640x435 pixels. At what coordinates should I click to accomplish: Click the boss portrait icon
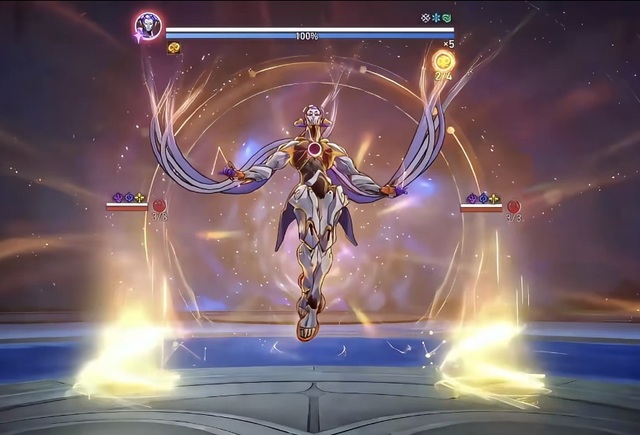[x=149, y=26]
